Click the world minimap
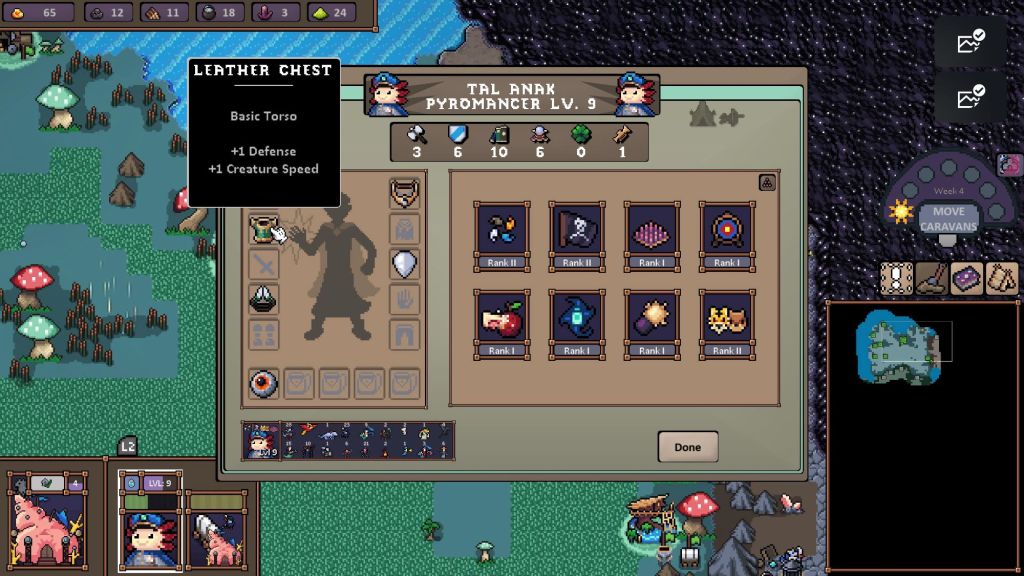 click(922, 435)
